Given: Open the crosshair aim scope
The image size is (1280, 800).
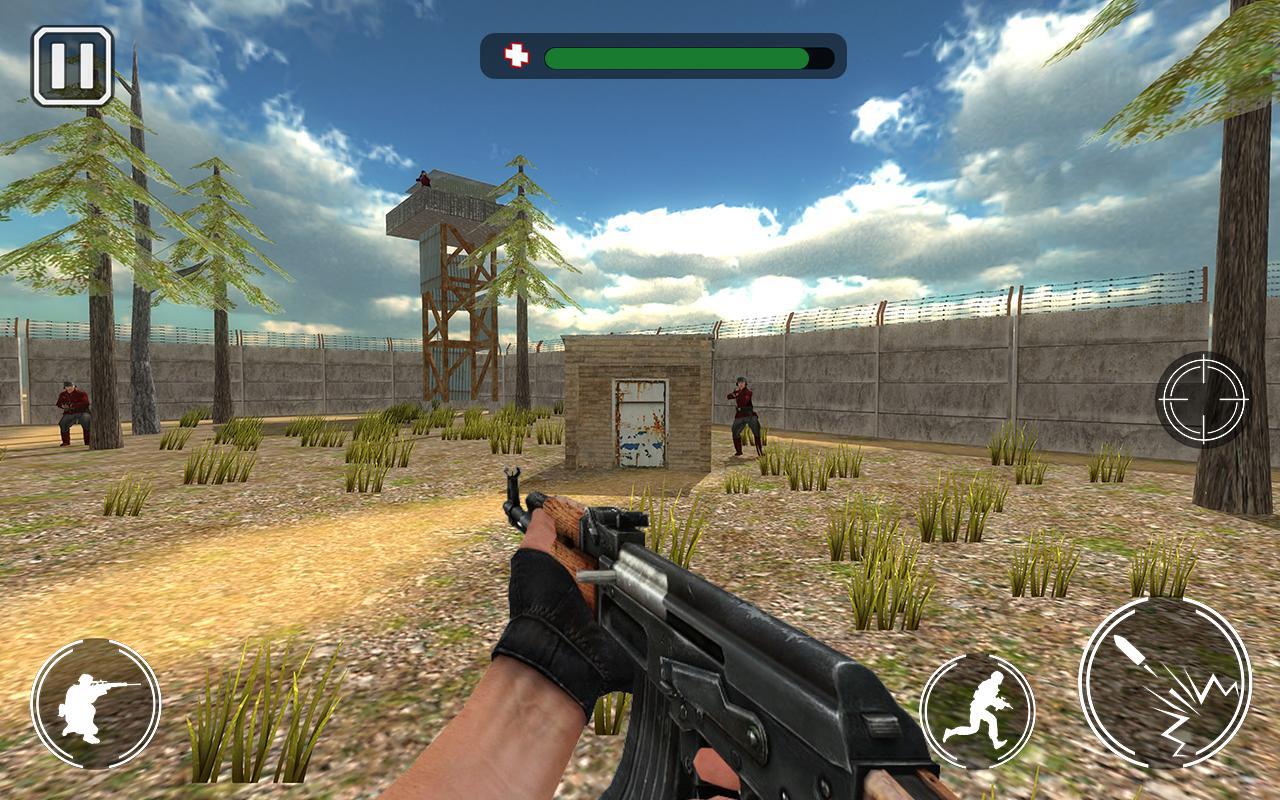Looking at the screenshot, I should [1203, 399].
